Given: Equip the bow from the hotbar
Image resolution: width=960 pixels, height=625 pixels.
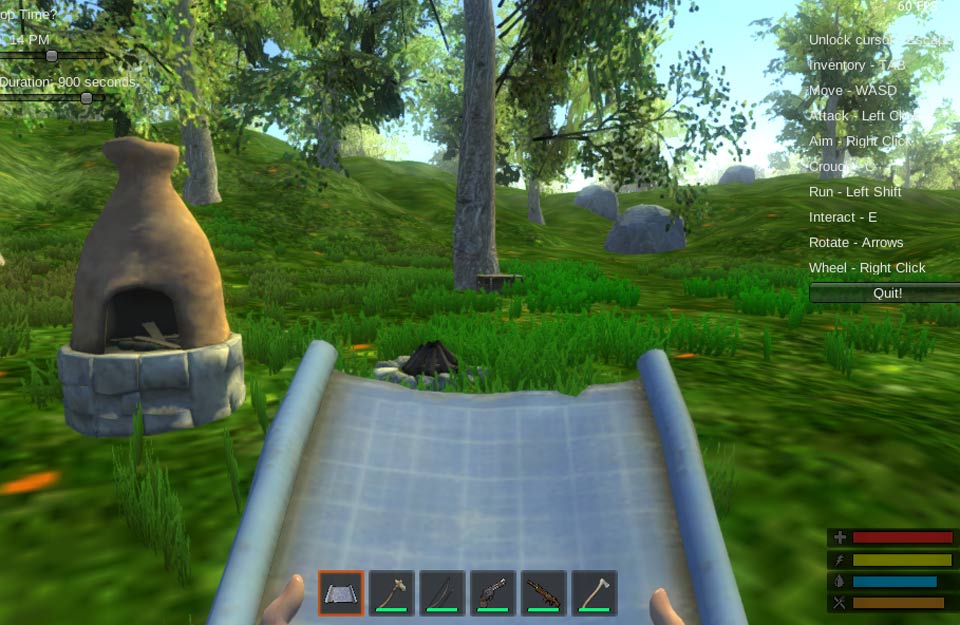Looking at the screenshot, I should click(x=442, y=593).
